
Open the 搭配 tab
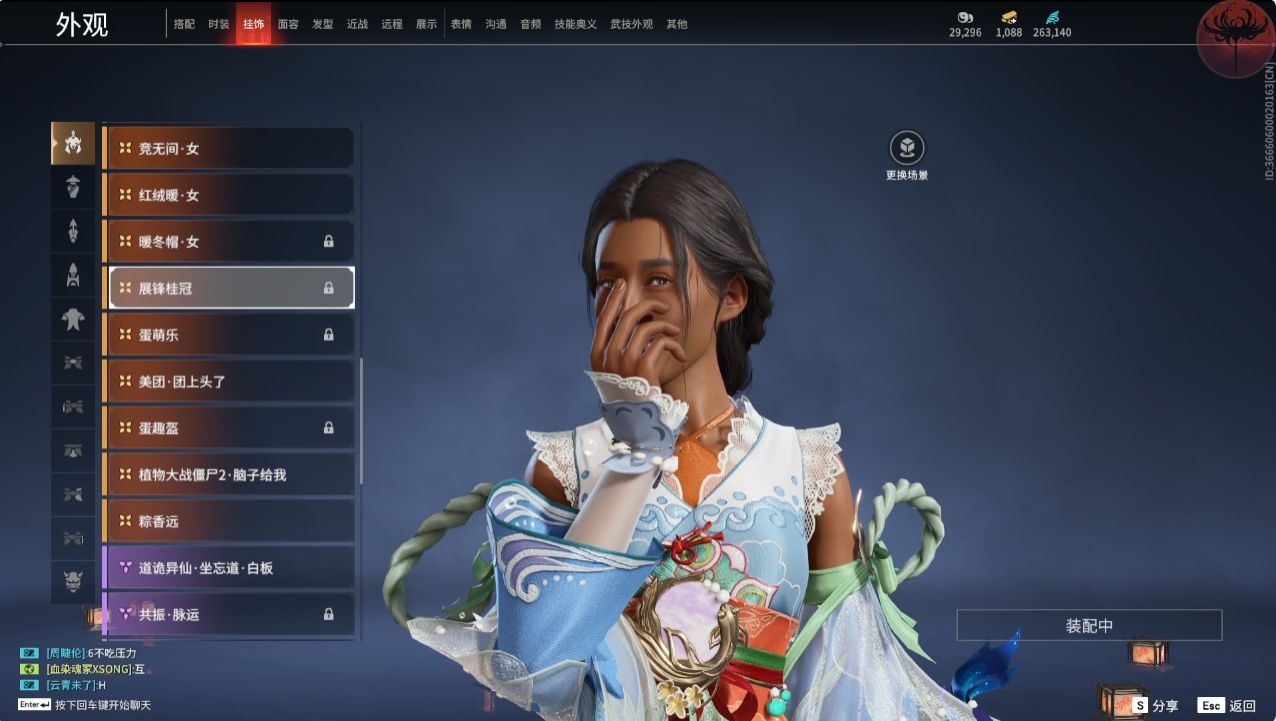tap(184, 24)
